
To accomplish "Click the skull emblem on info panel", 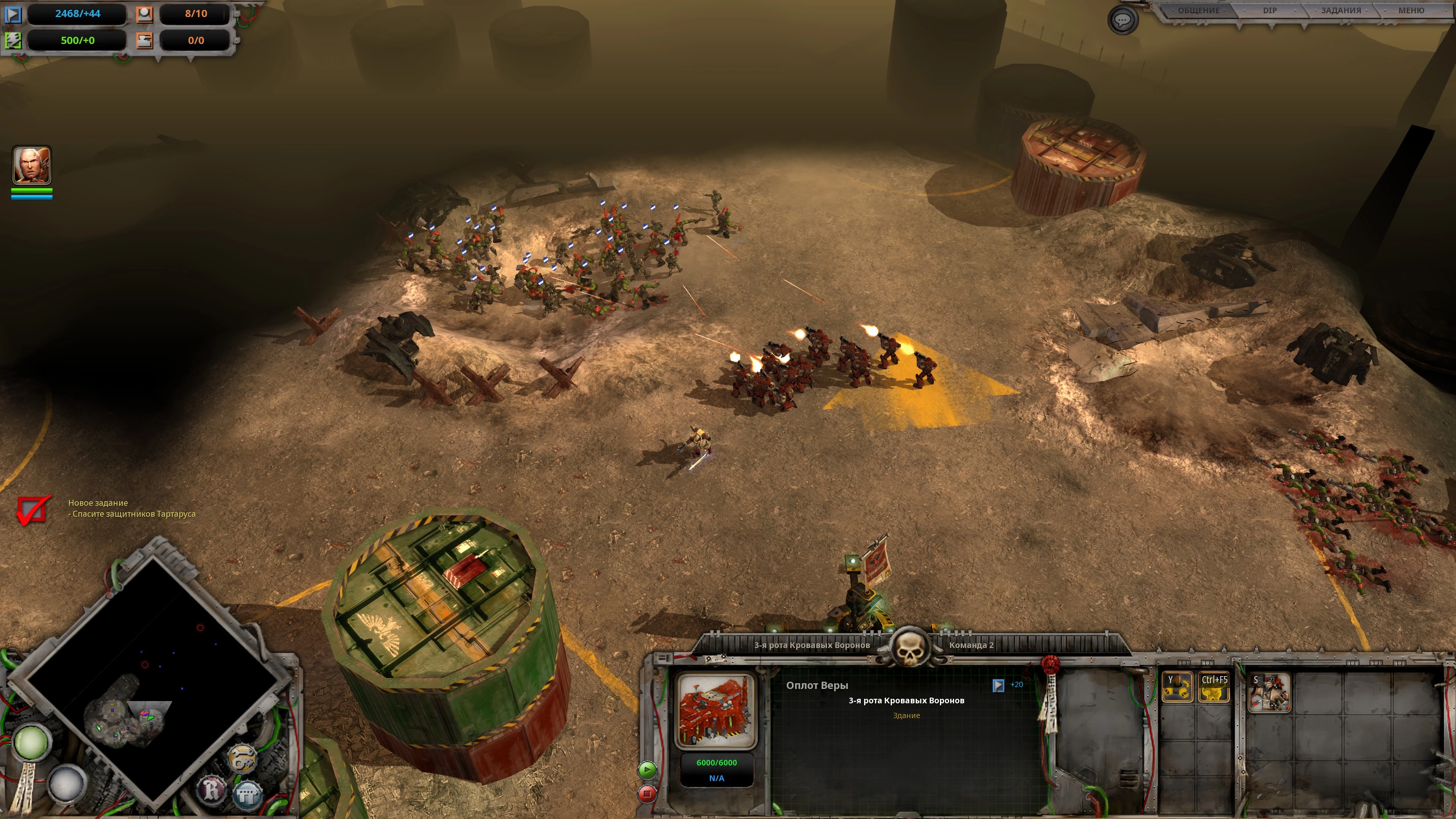I will point(910,648).
